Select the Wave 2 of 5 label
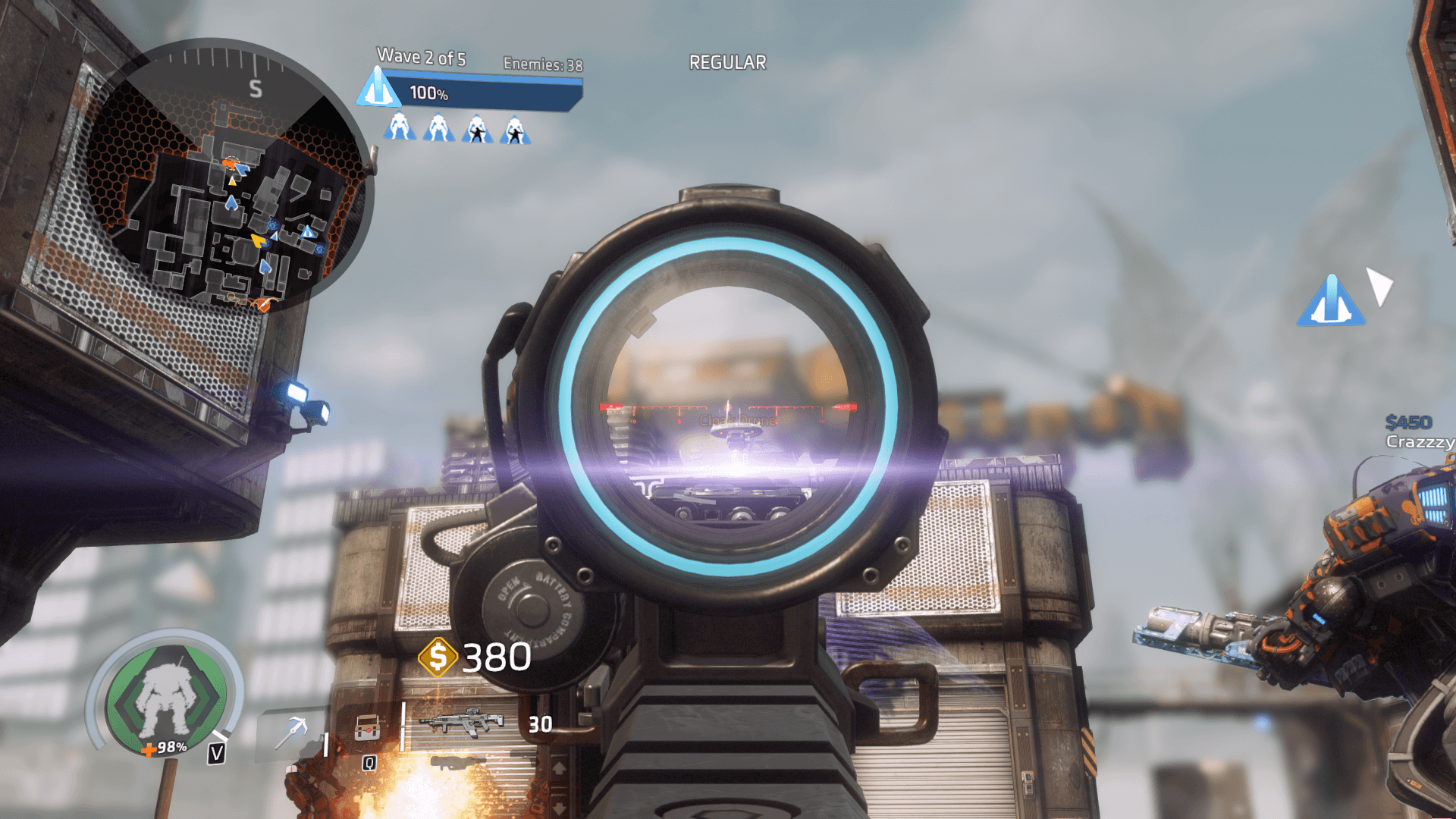1456x819 pixels. point(420,55)
